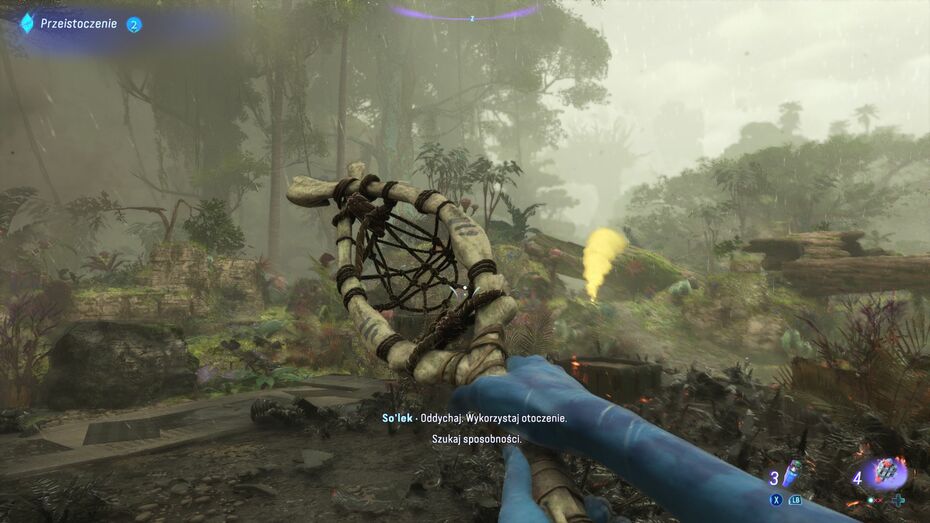Screen dimensions: 930x523
Task: Click the purple compass arc
Action: [x=464, y=13]
